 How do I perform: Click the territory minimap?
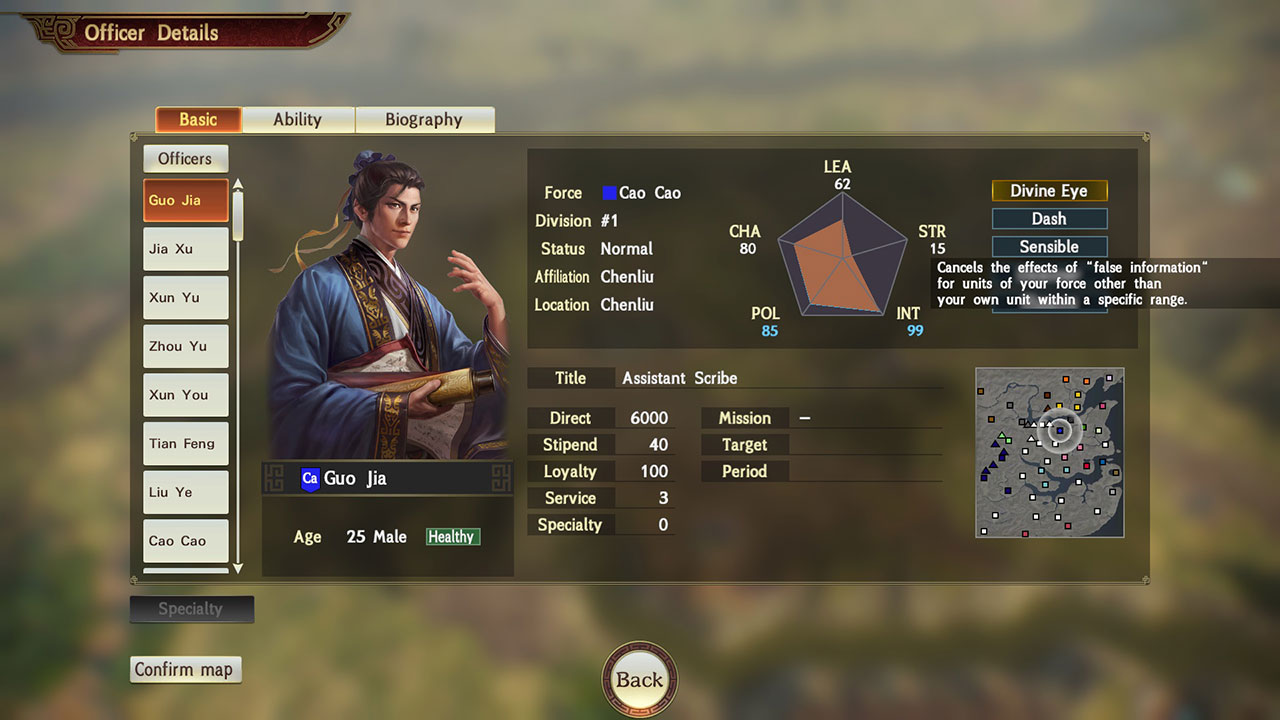[x=1049, y=452]
